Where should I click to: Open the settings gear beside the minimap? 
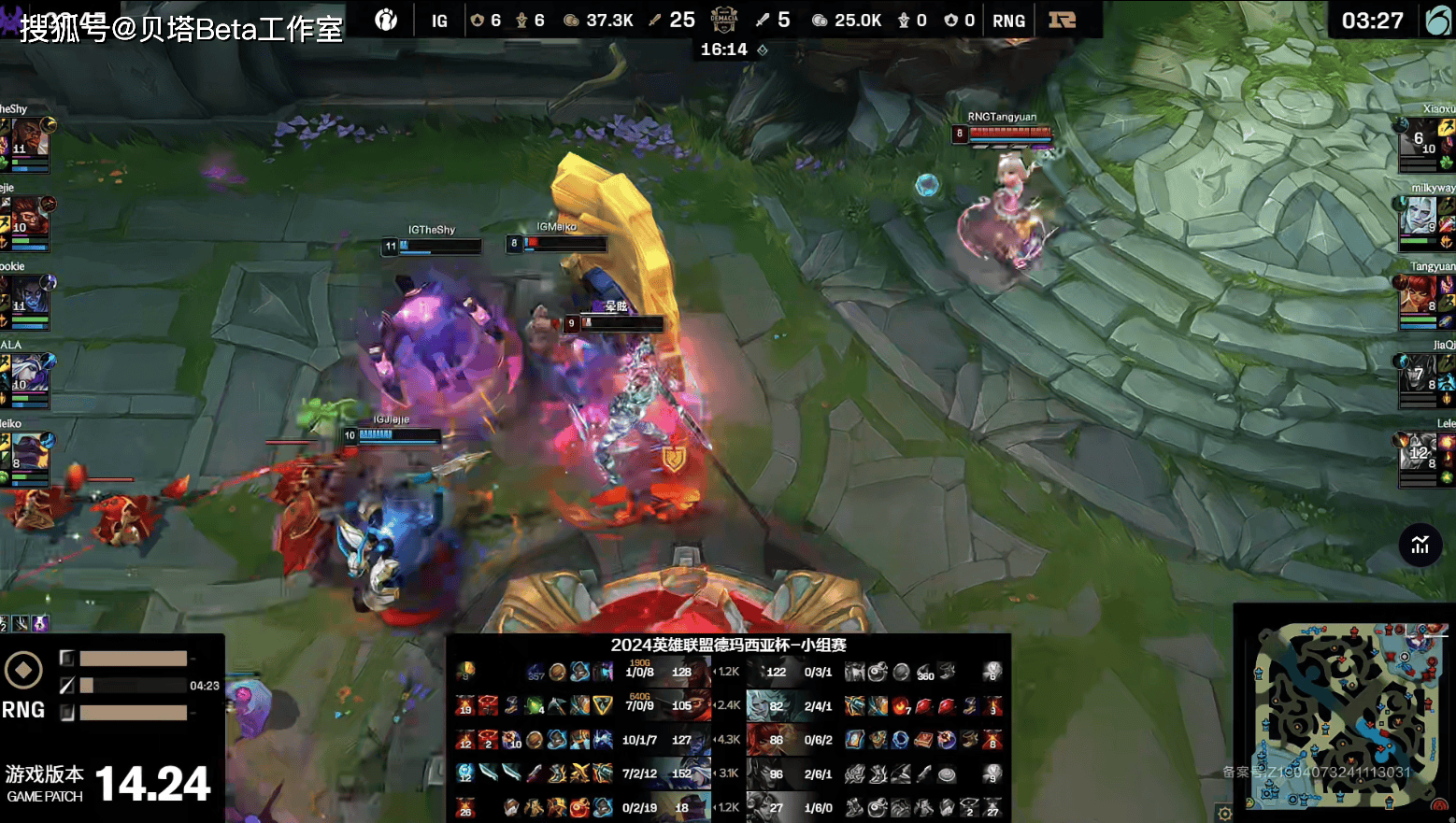(1224, 813)
